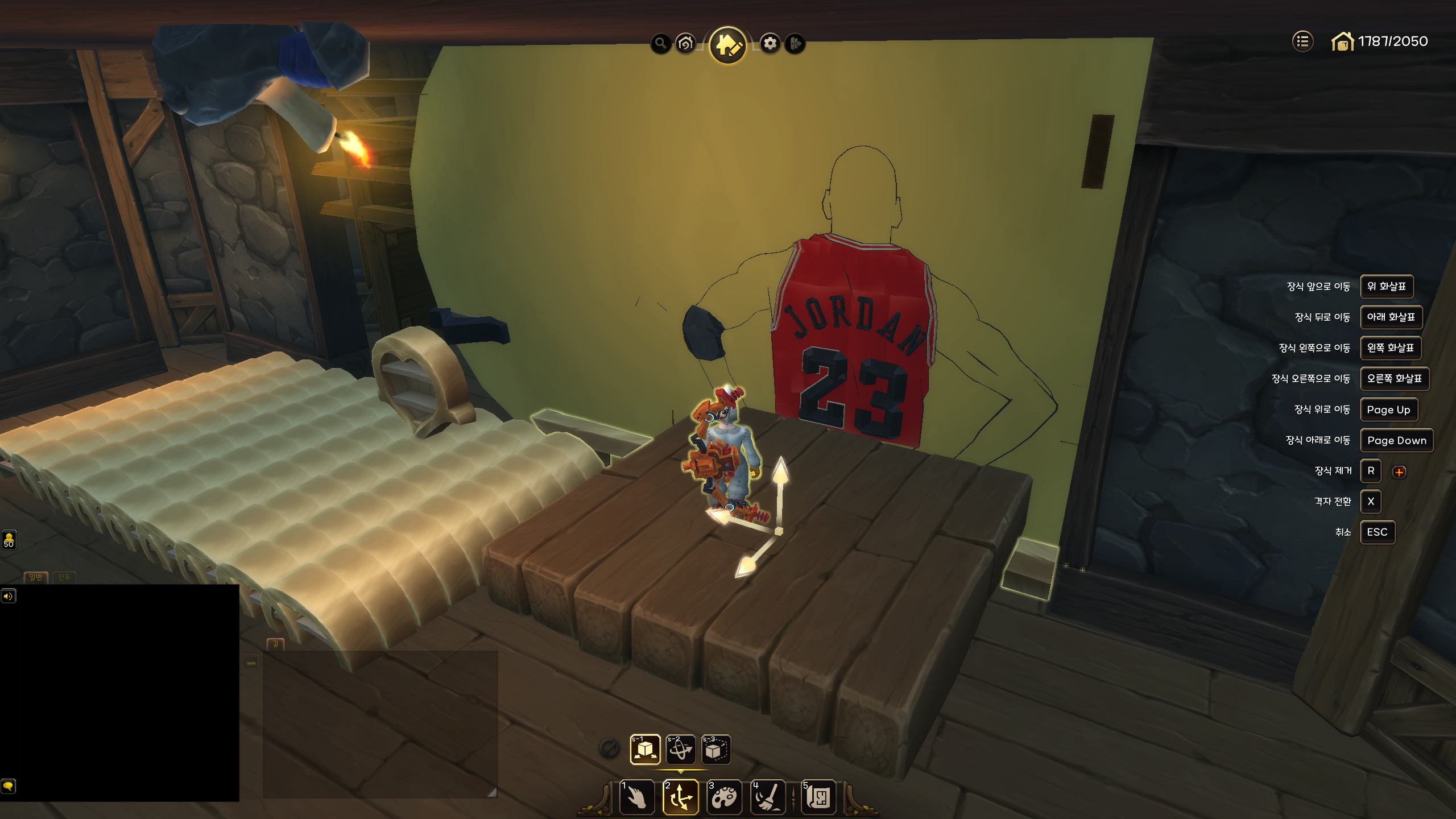Switch to the S-3 cube scale sub-mode
Screen dimensions: 1456x819
pyautogui.click(x=715, y=750)
